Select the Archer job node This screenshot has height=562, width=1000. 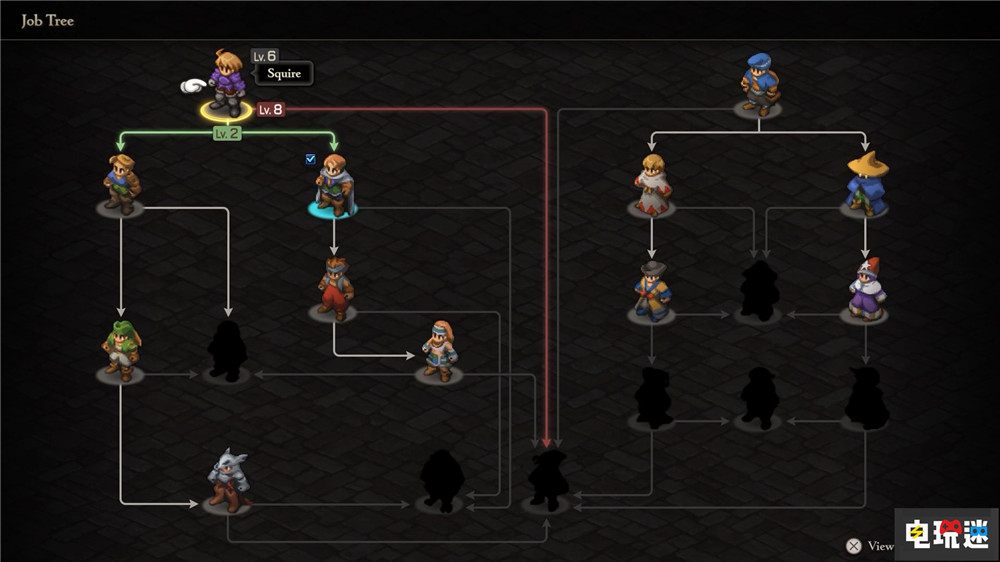click(x=121, y=185)
